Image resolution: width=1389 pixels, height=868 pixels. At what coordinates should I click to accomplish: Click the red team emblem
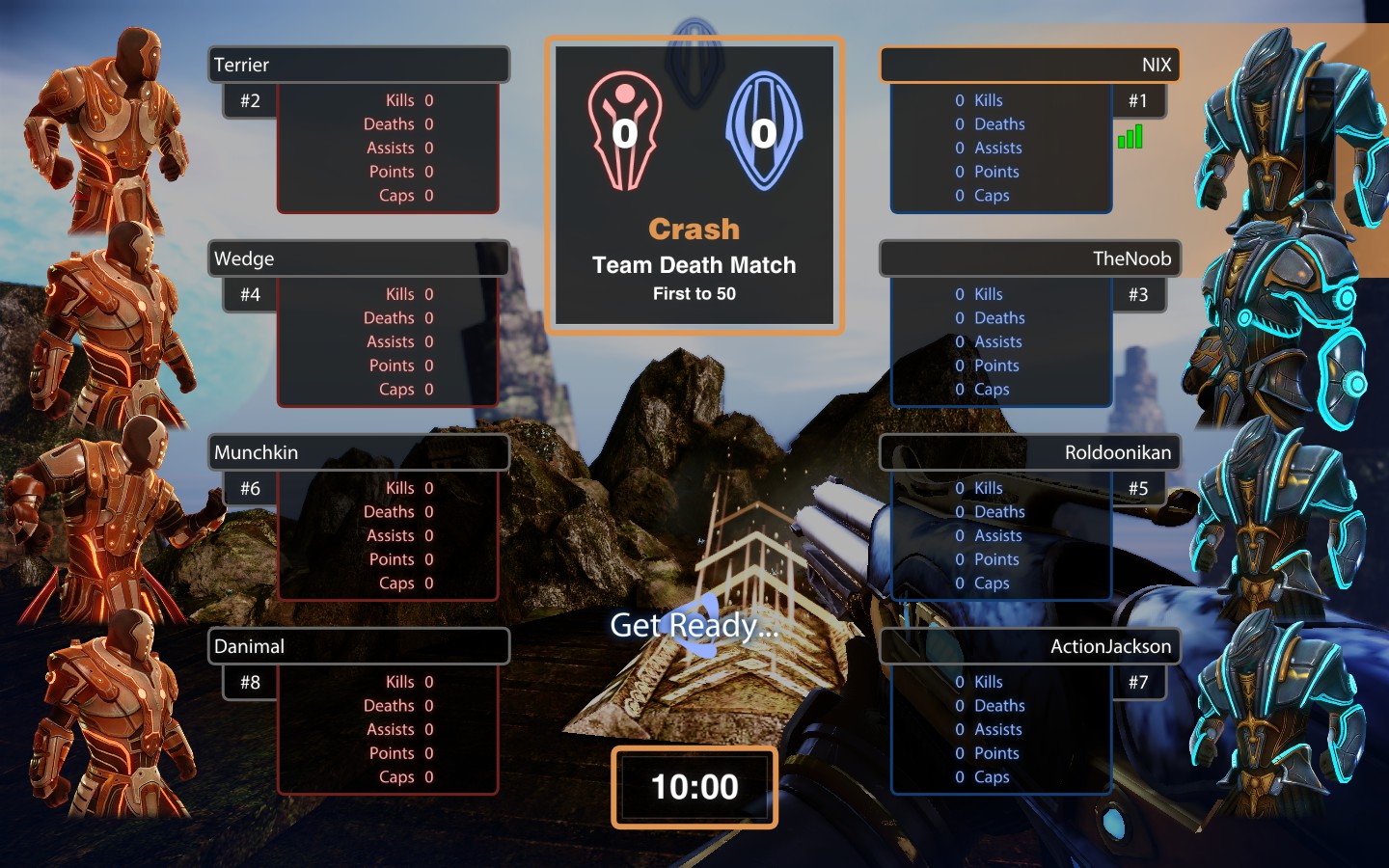click(625, 130)
